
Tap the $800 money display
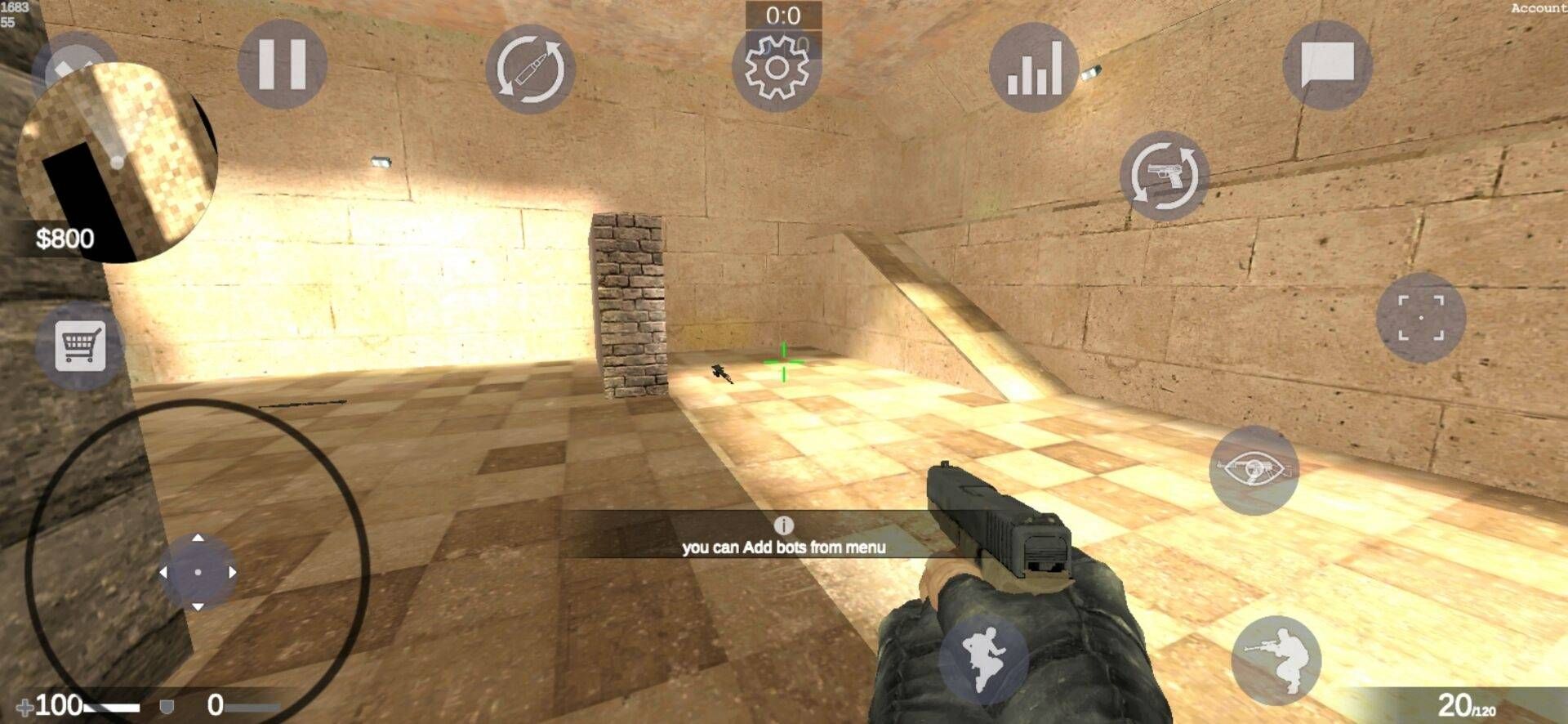(66, 239)
